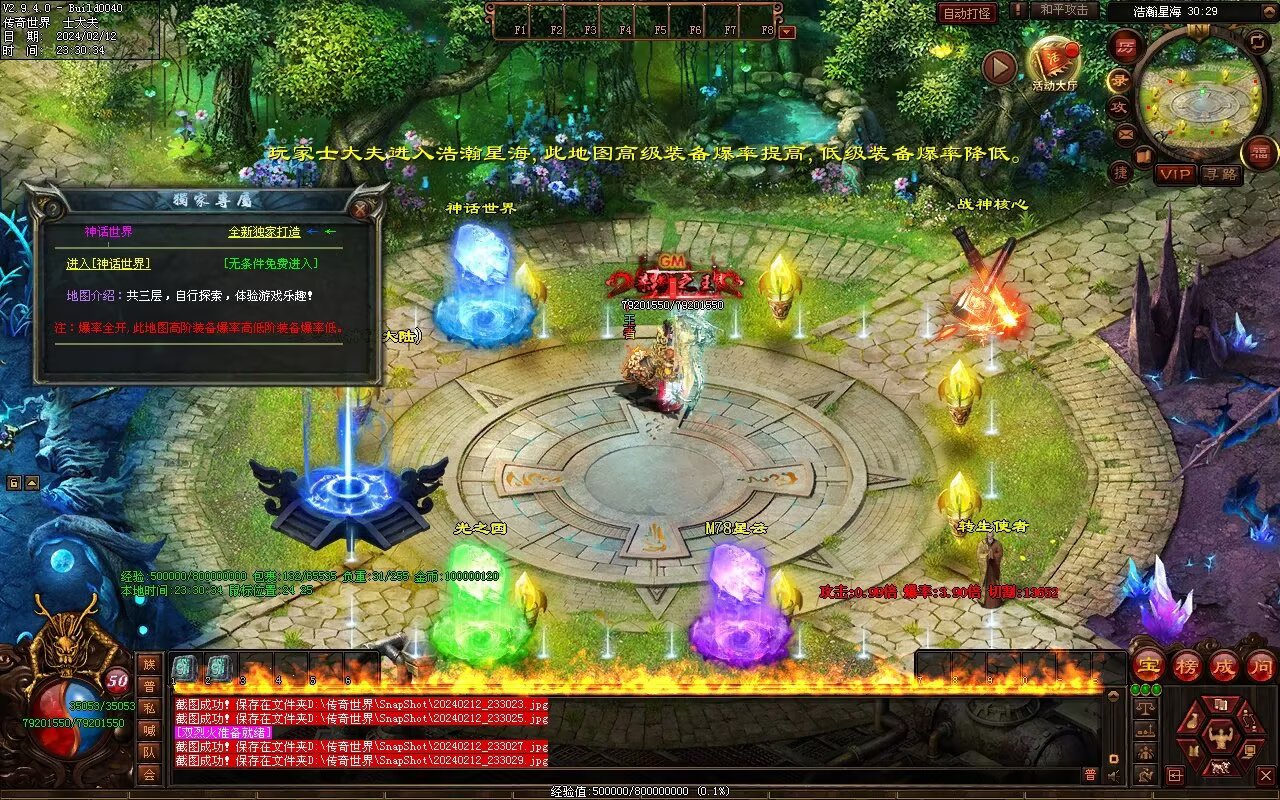Activate the 寻路 pathfinding button
The image size is (1280, 800).
point(1220,173)
